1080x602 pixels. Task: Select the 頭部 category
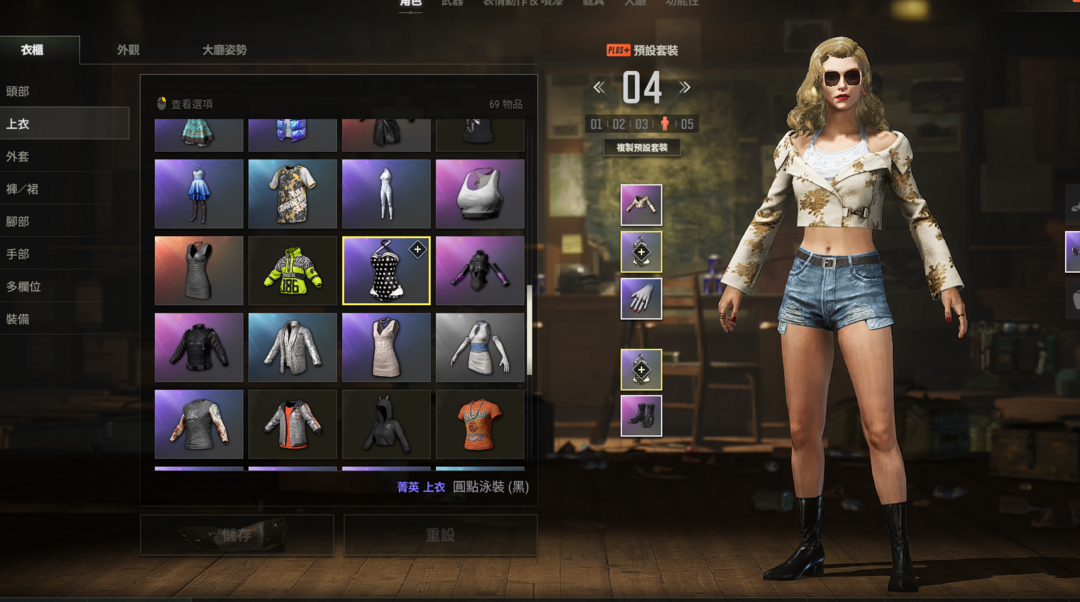click(18, 91)
